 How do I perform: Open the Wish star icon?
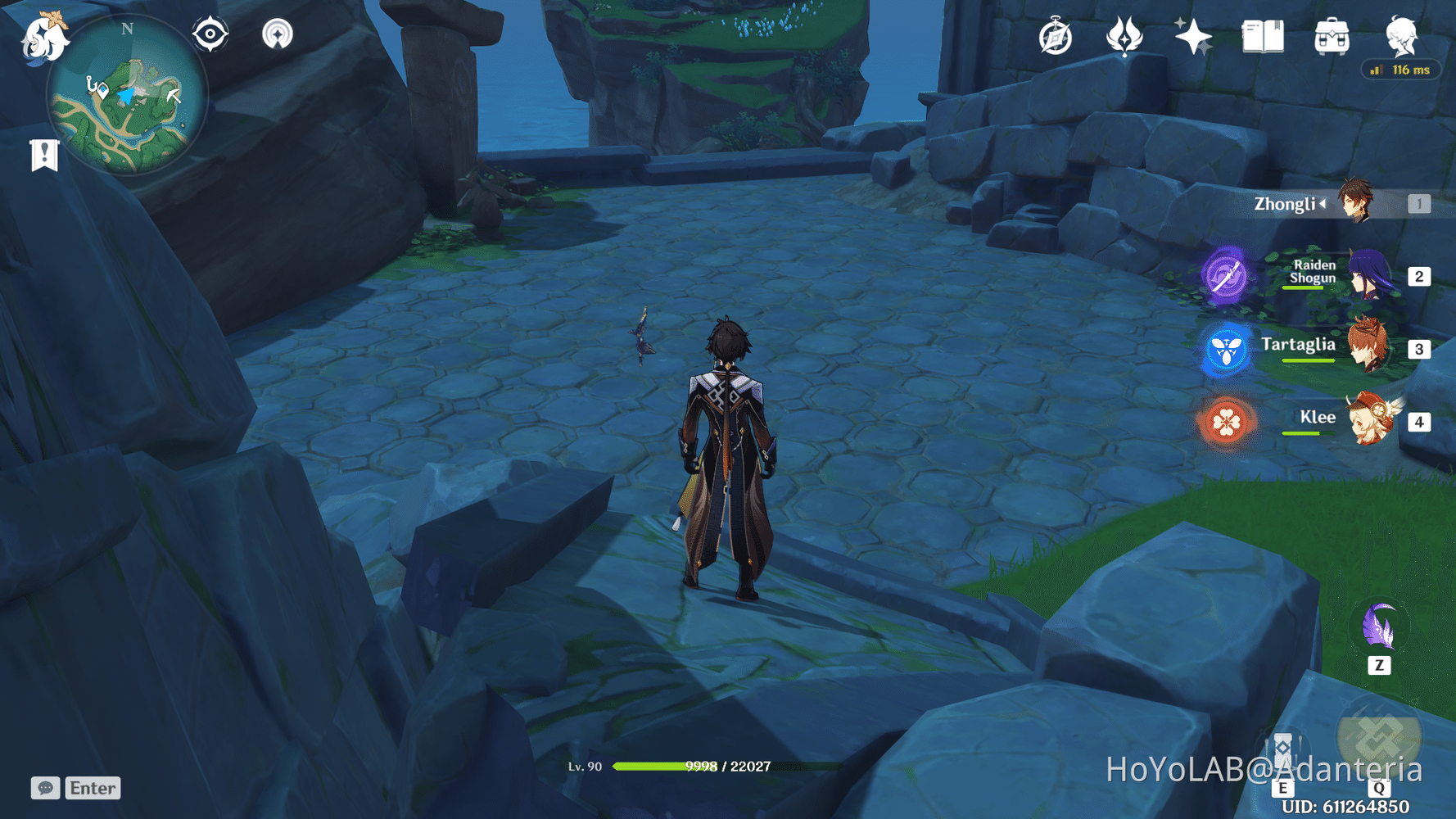(x=1193, y=37)
